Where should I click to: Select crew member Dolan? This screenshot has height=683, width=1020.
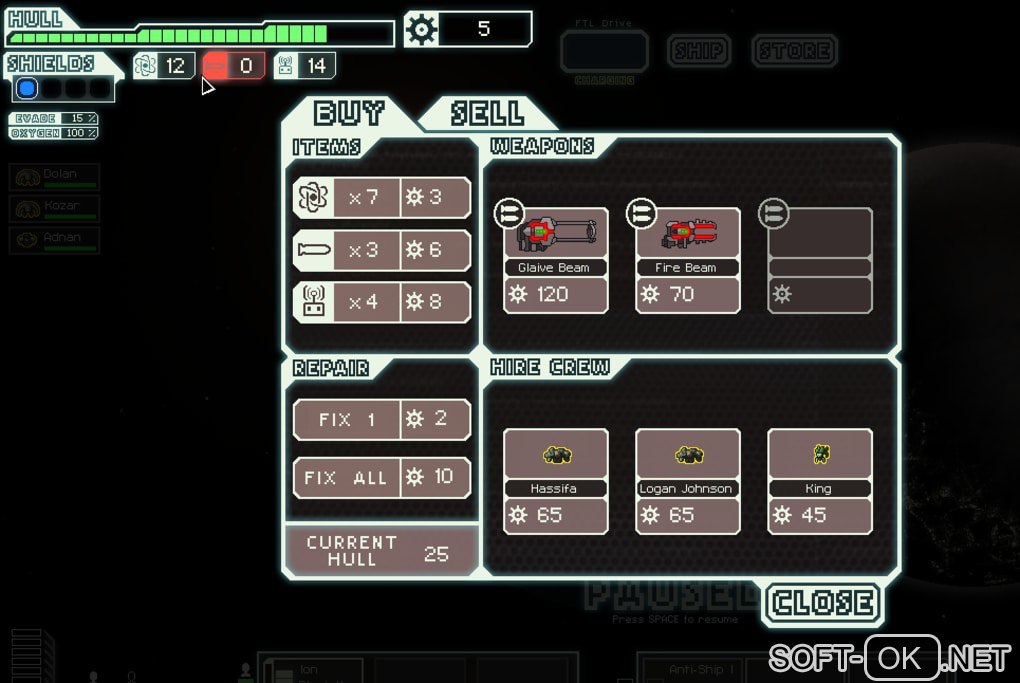(55, 177)
